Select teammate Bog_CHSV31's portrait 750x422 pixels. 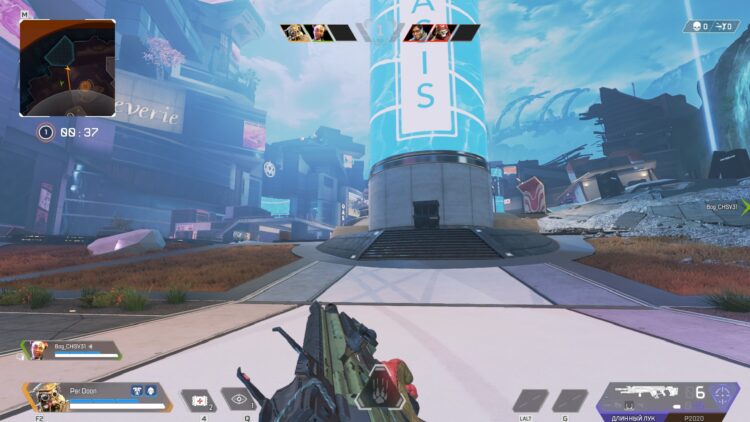(39, 350)
